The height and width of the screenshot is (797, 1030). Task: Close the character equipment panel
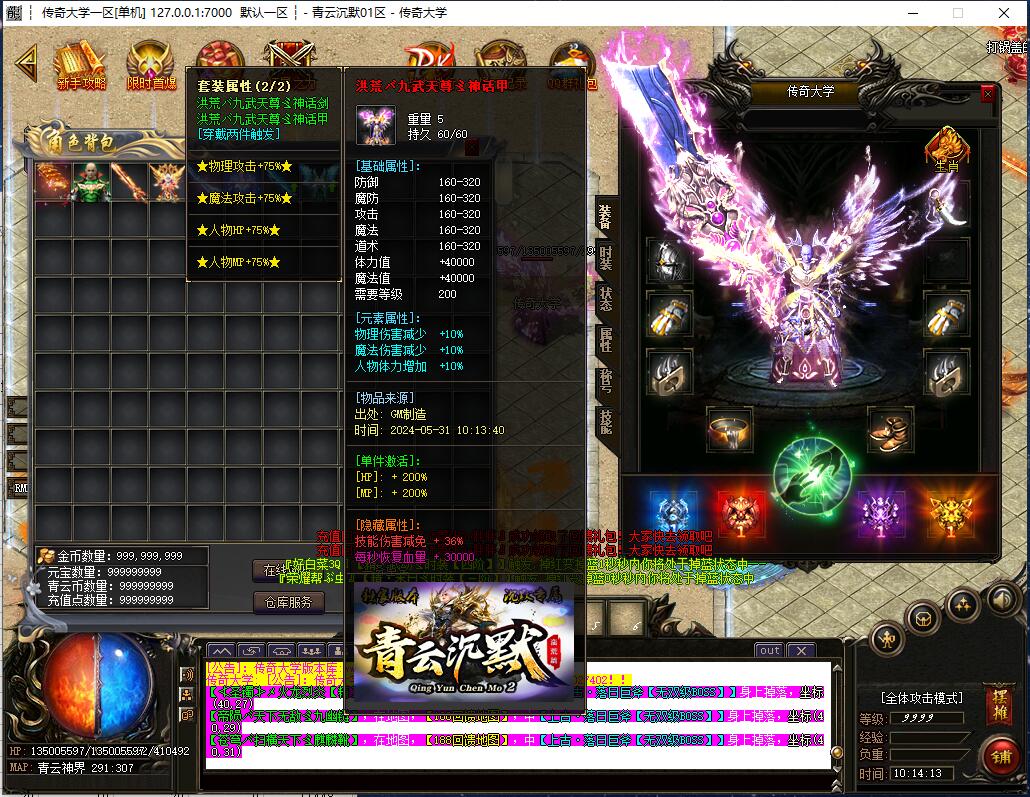point(988,93)
